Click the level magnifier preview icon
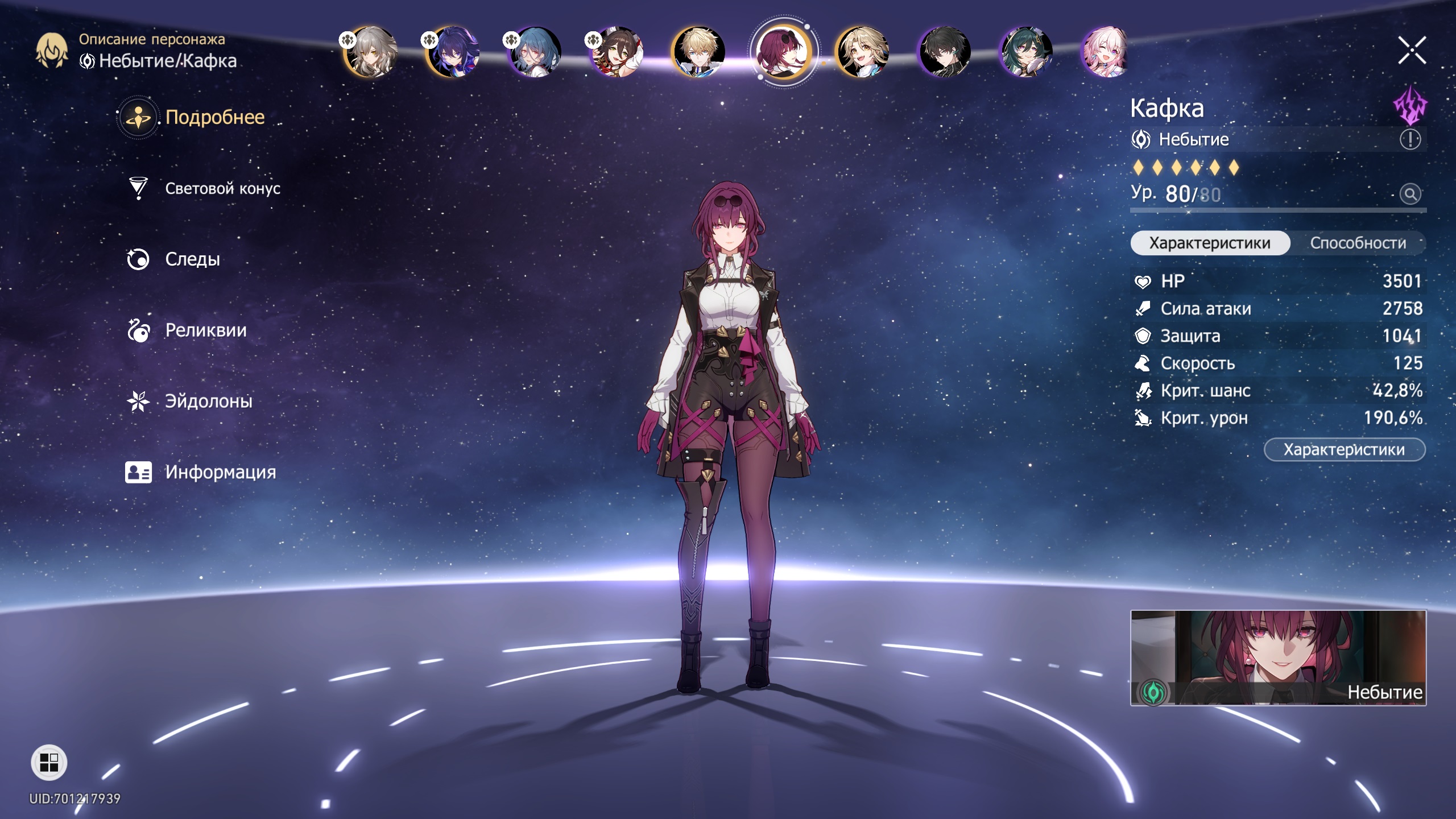This screenshot has width=1456, height=819. 1410,194
